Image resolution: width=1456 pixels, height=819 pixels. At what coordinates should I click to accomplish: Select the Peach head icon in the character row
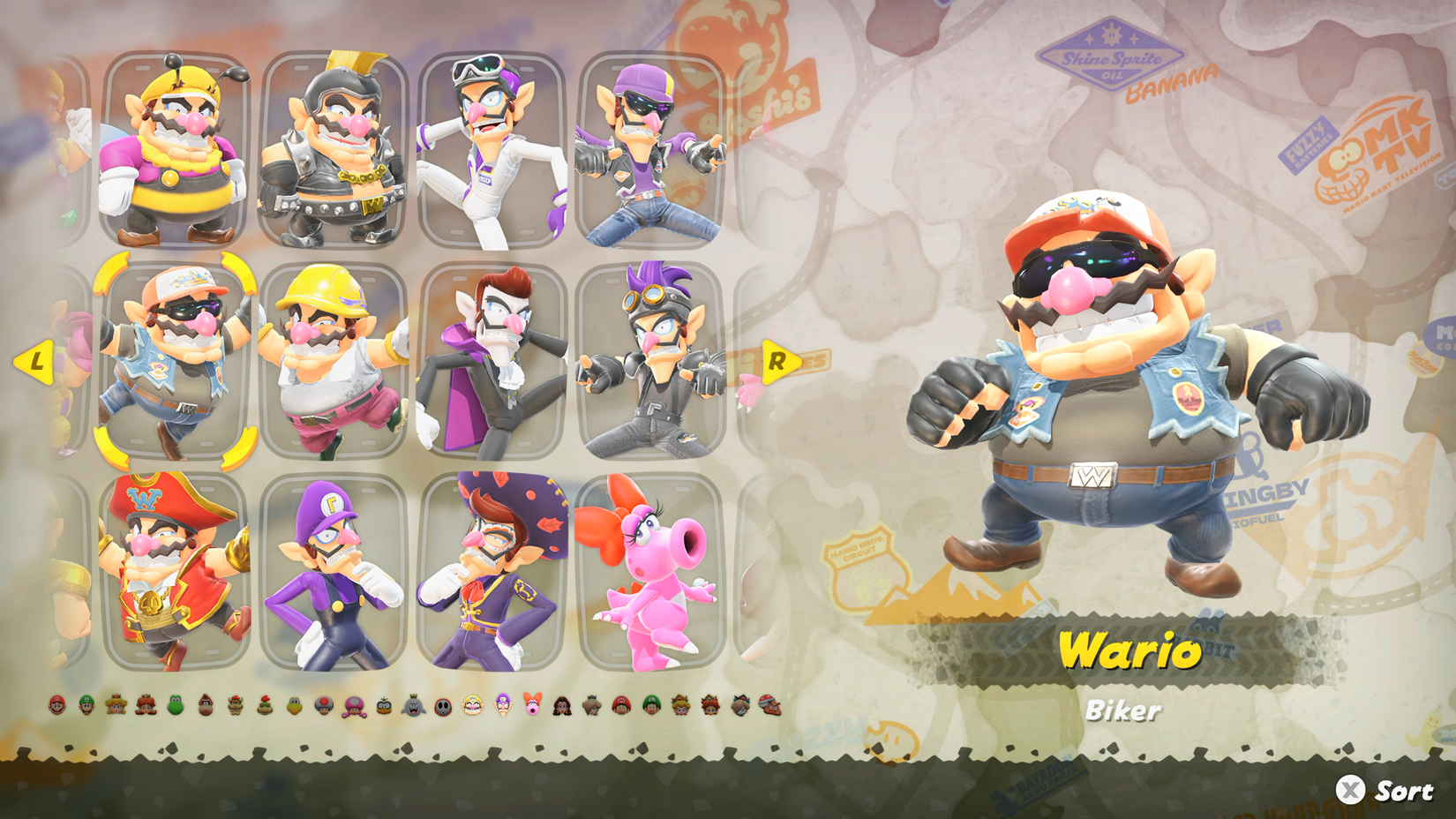114,704
